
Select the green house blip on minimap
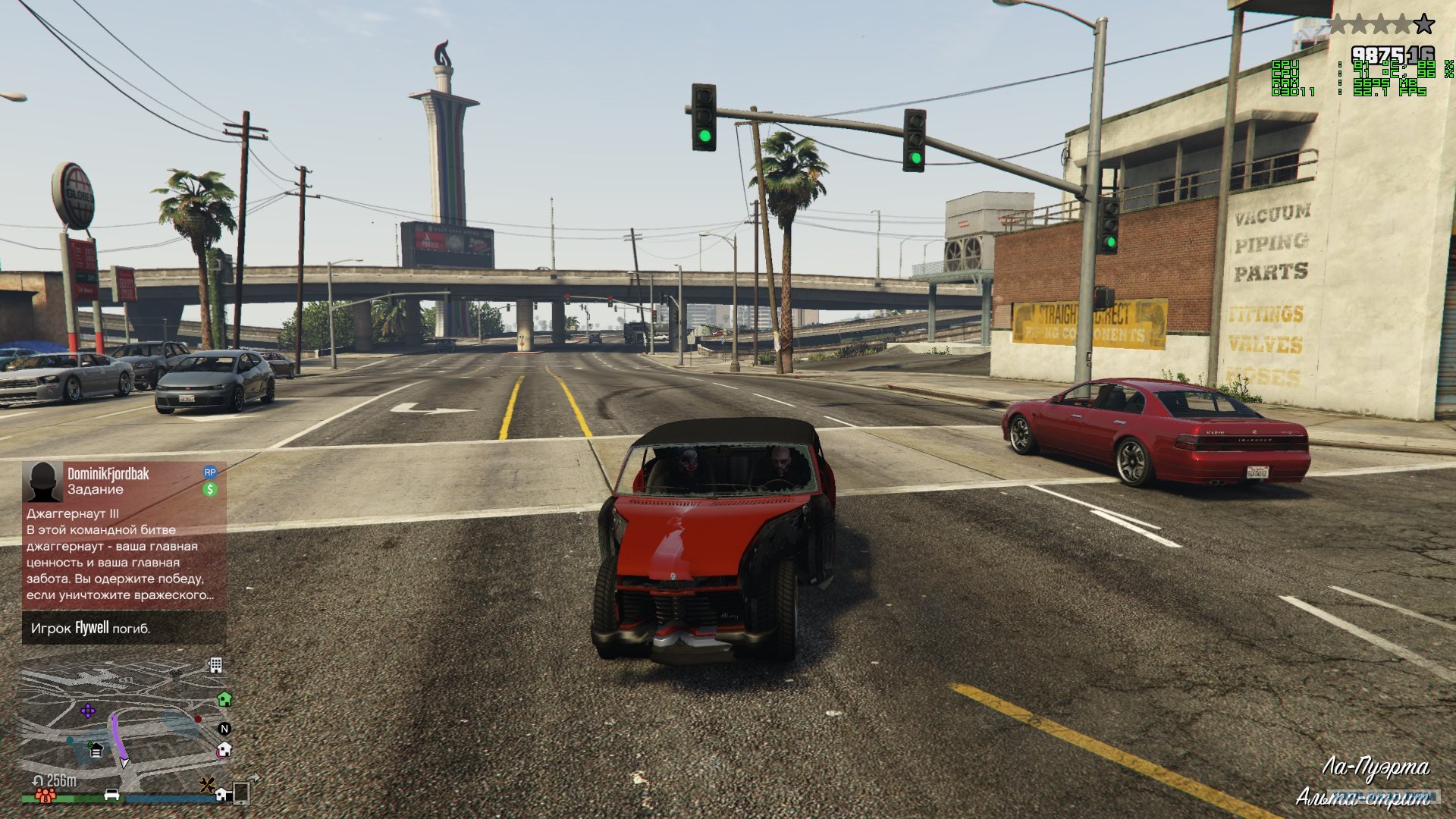point(224,698)
